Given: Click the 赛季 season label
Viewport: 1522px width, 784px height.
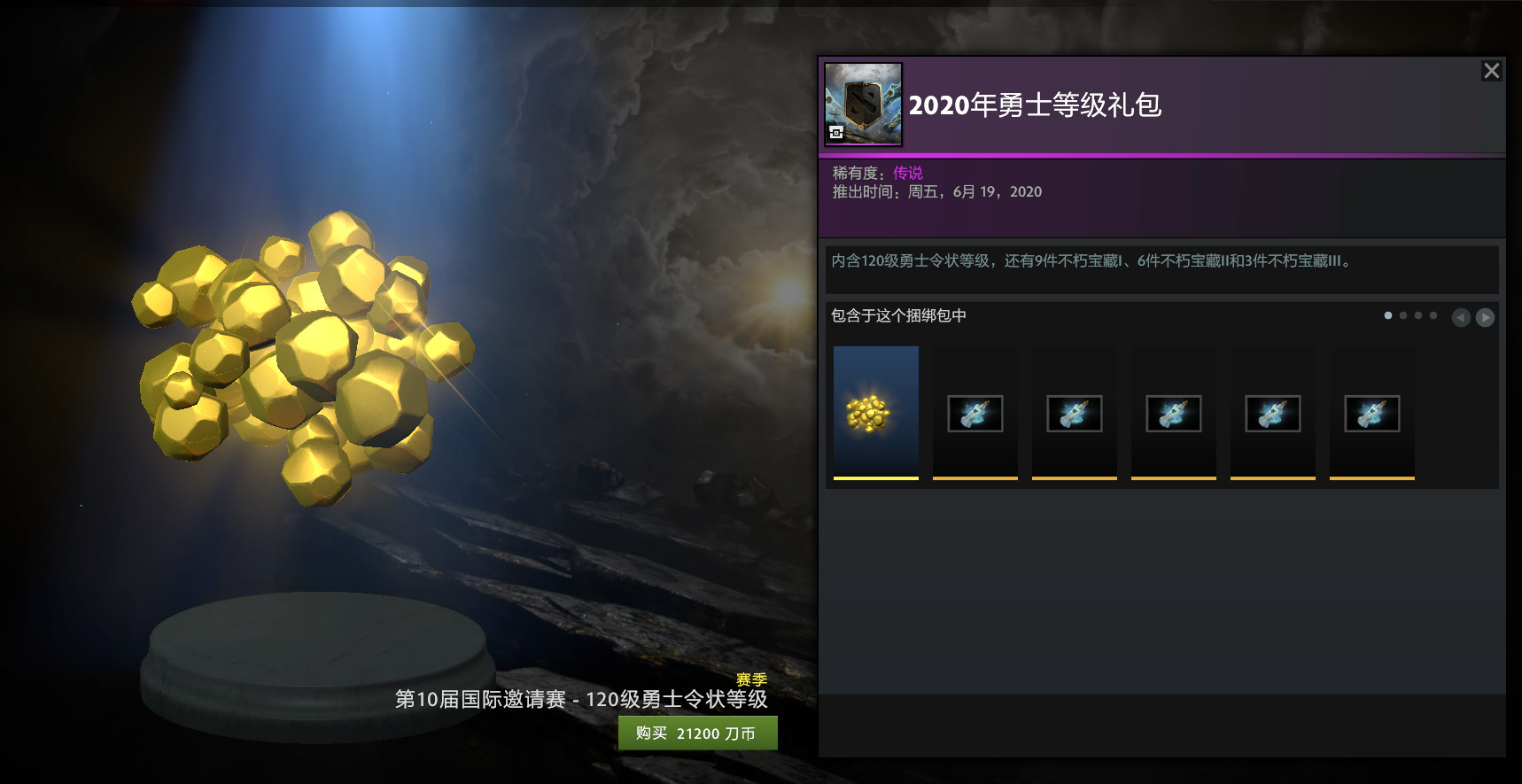Looking at the screenshot, I should click(x=749, y=680).
